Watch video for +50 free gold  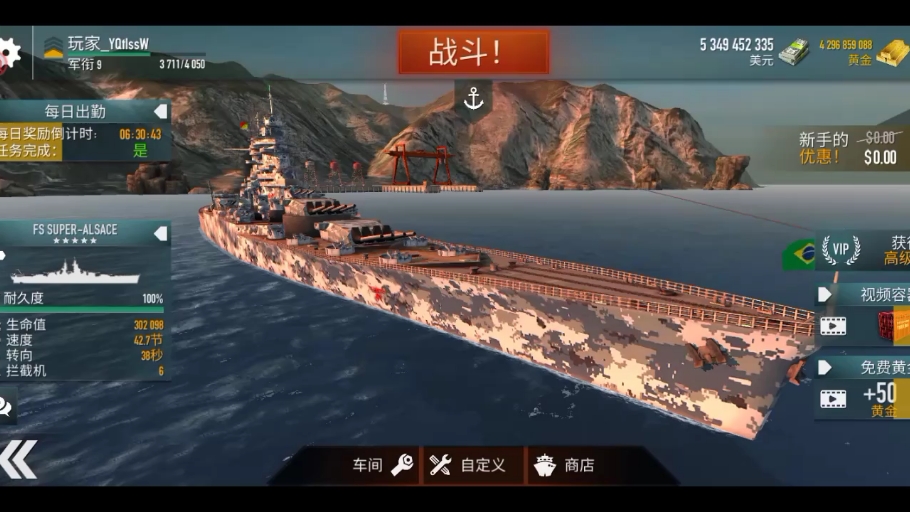click(x=833, y=399)
